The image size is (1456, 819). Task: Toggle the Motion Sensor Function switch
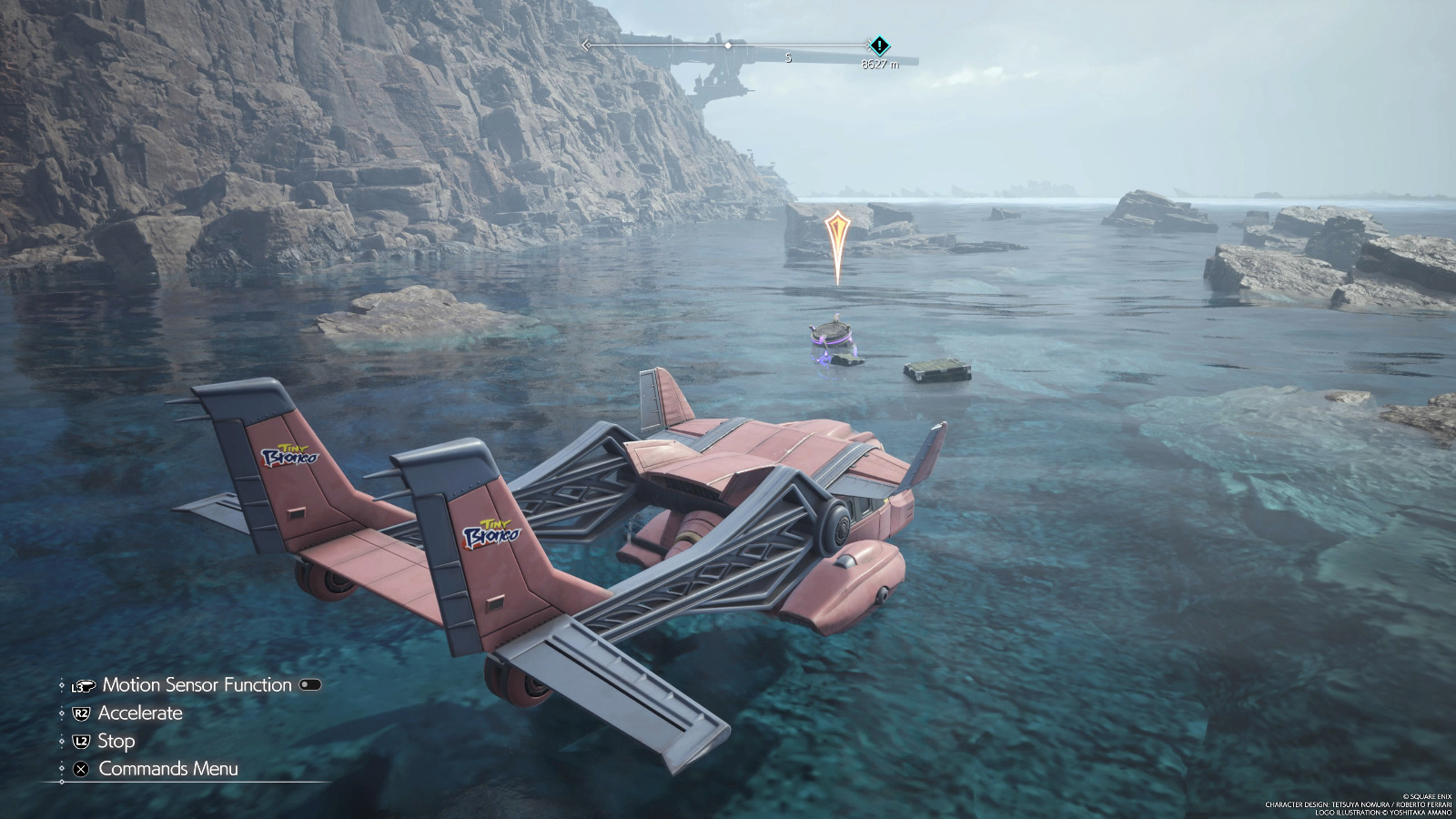click(309, 685)
